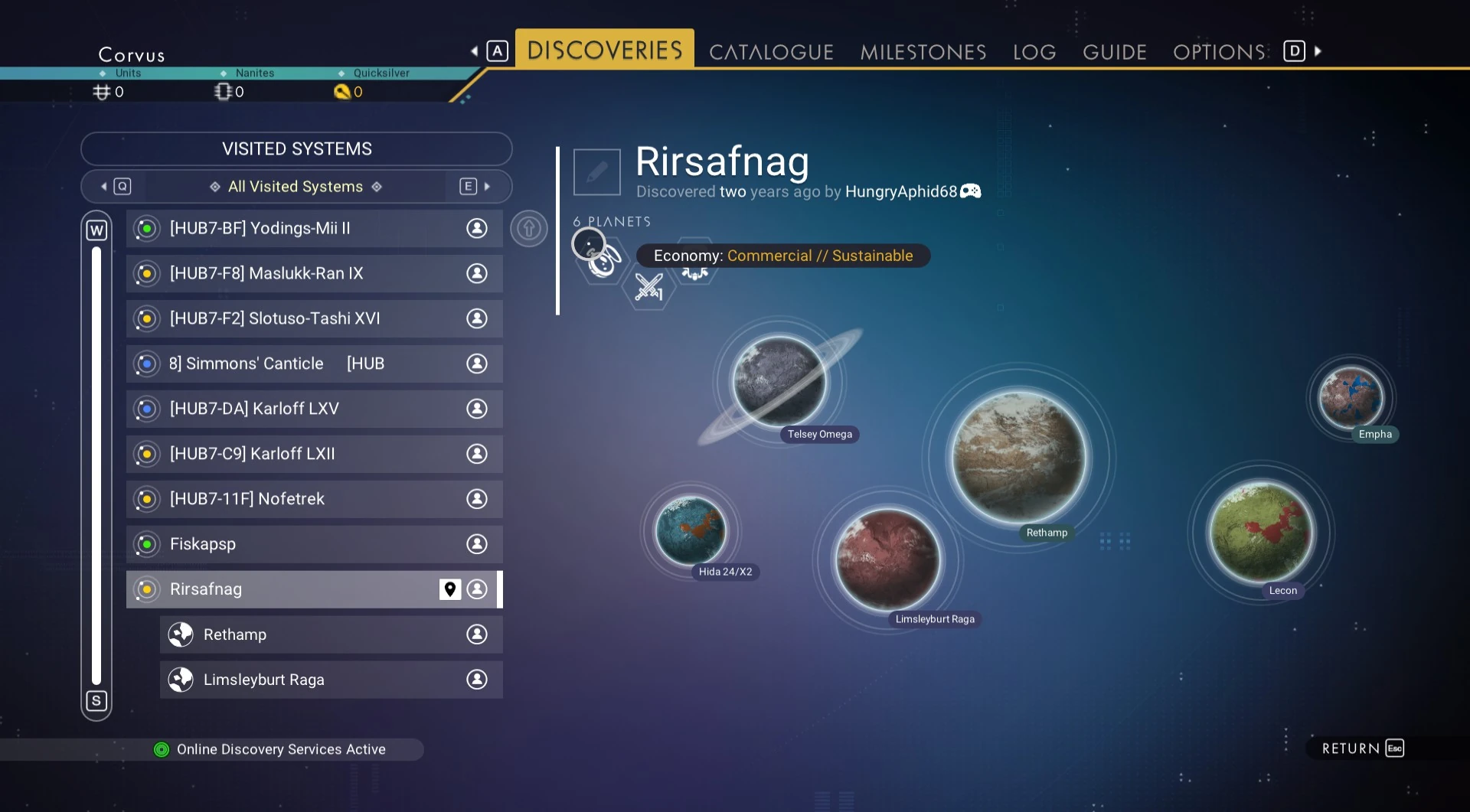Inspect the planet Empha
The image size is (1470, 812).
[x=1351, y=397]
